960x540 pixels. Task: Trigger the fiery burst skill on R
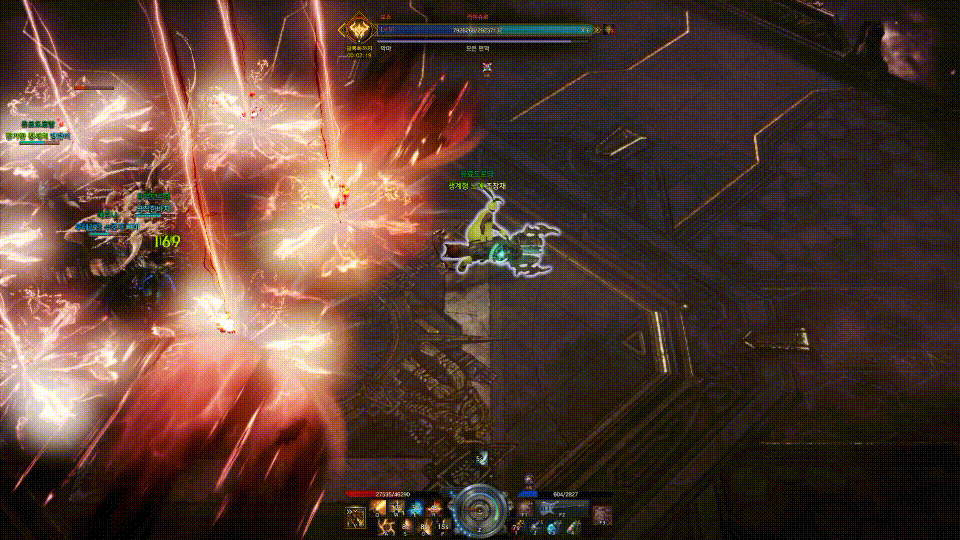pyautogui.click(x=434, y=508)
